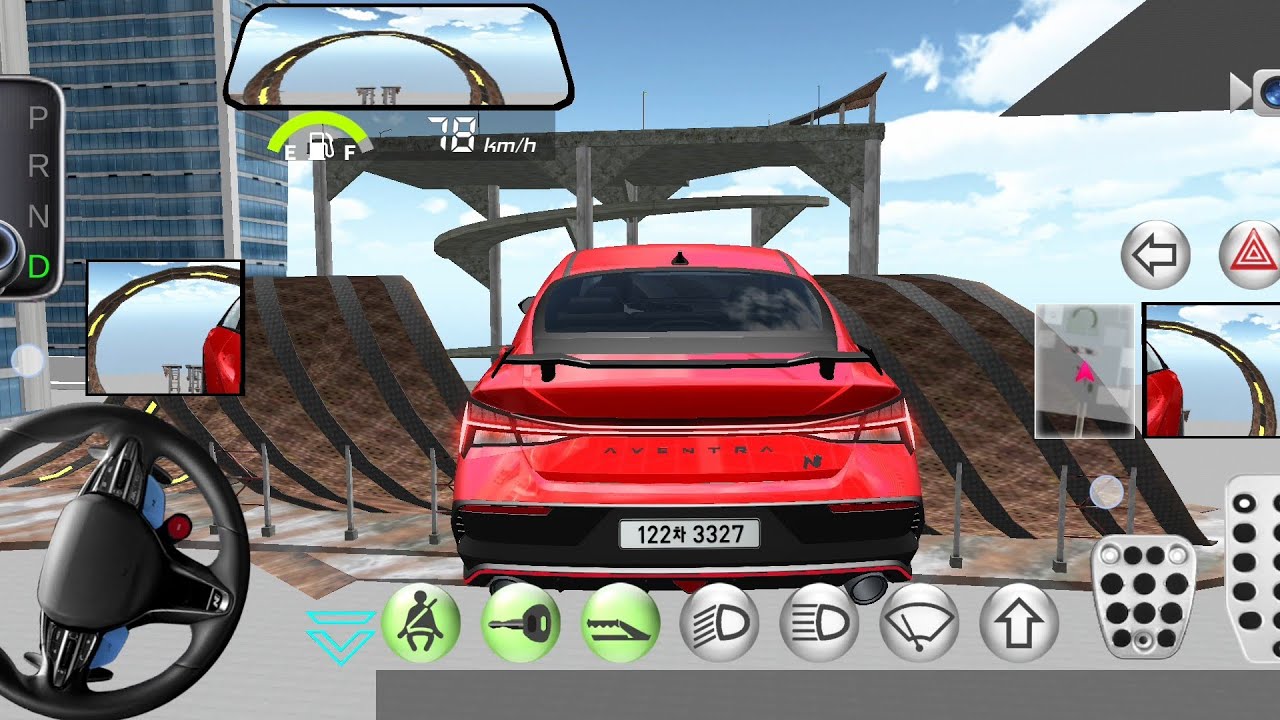Hit the accelerator pedal
The width and height of the screenshot is (1280, 720).
(1254, 570)
